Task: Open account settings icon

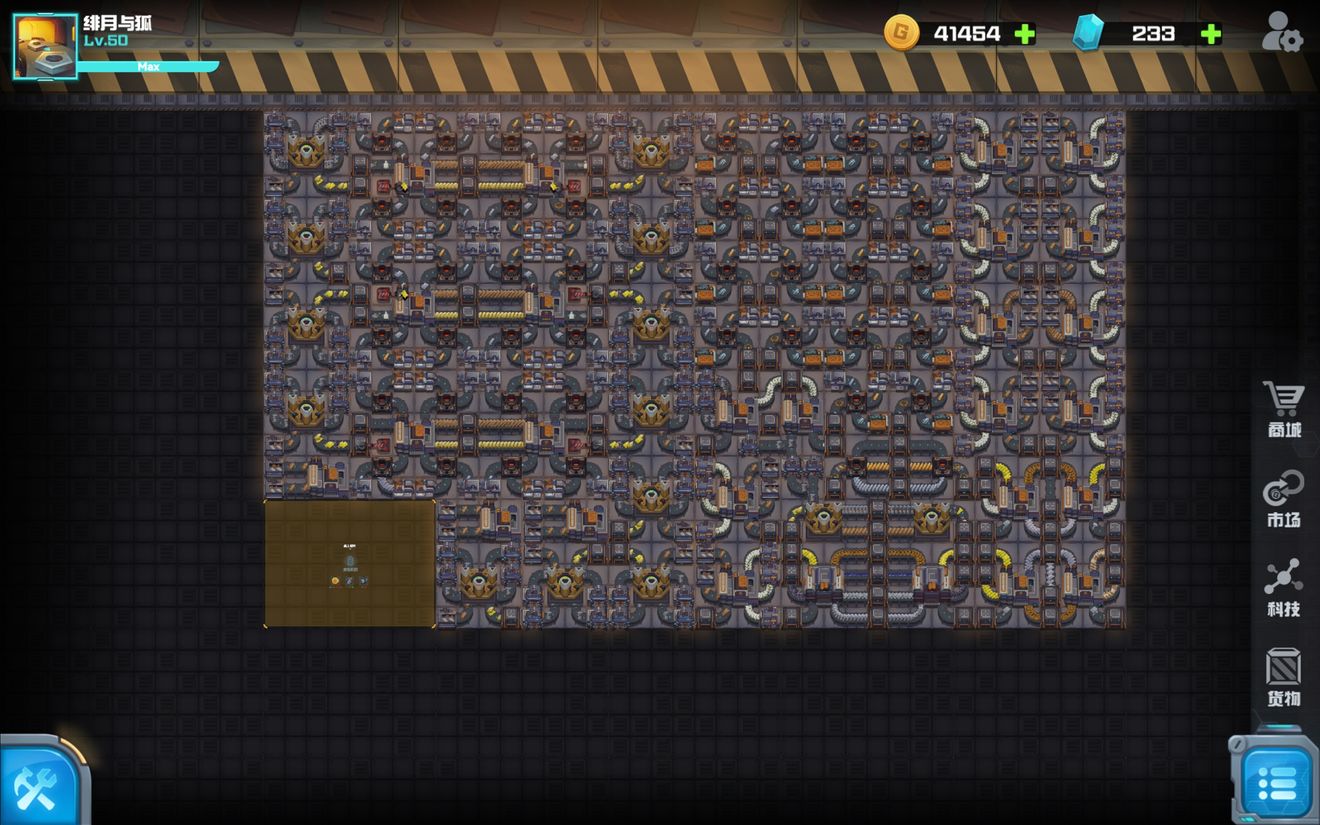Action: tap(1281, 33)
